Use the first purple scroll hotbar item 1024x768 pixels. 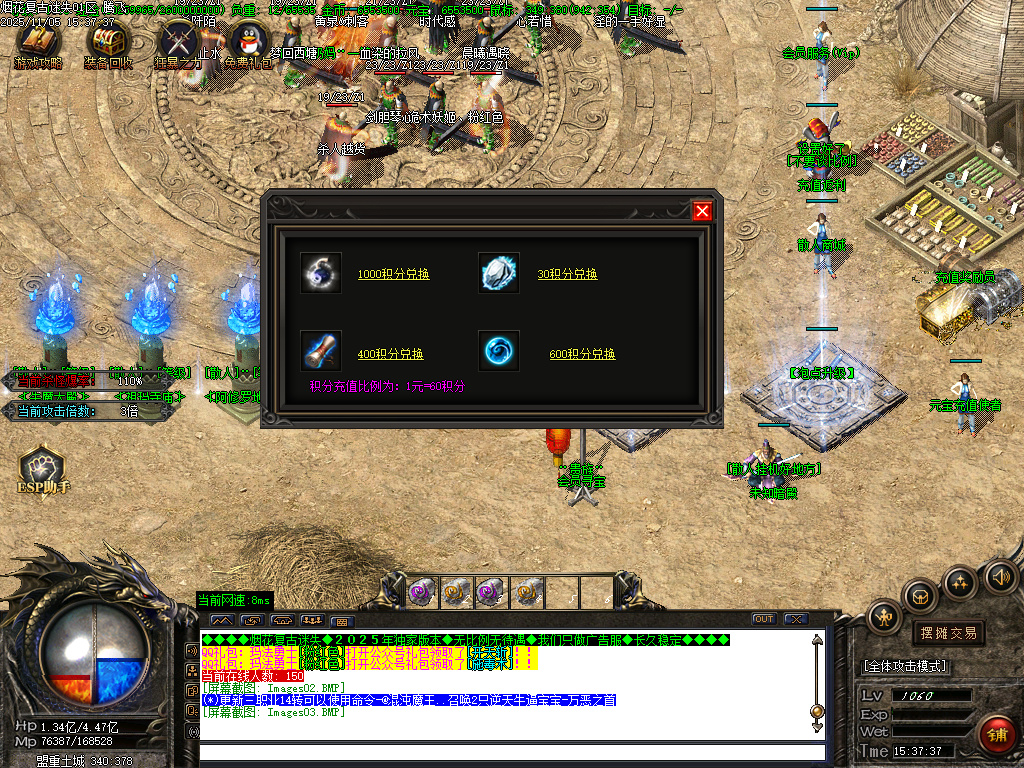423,592
